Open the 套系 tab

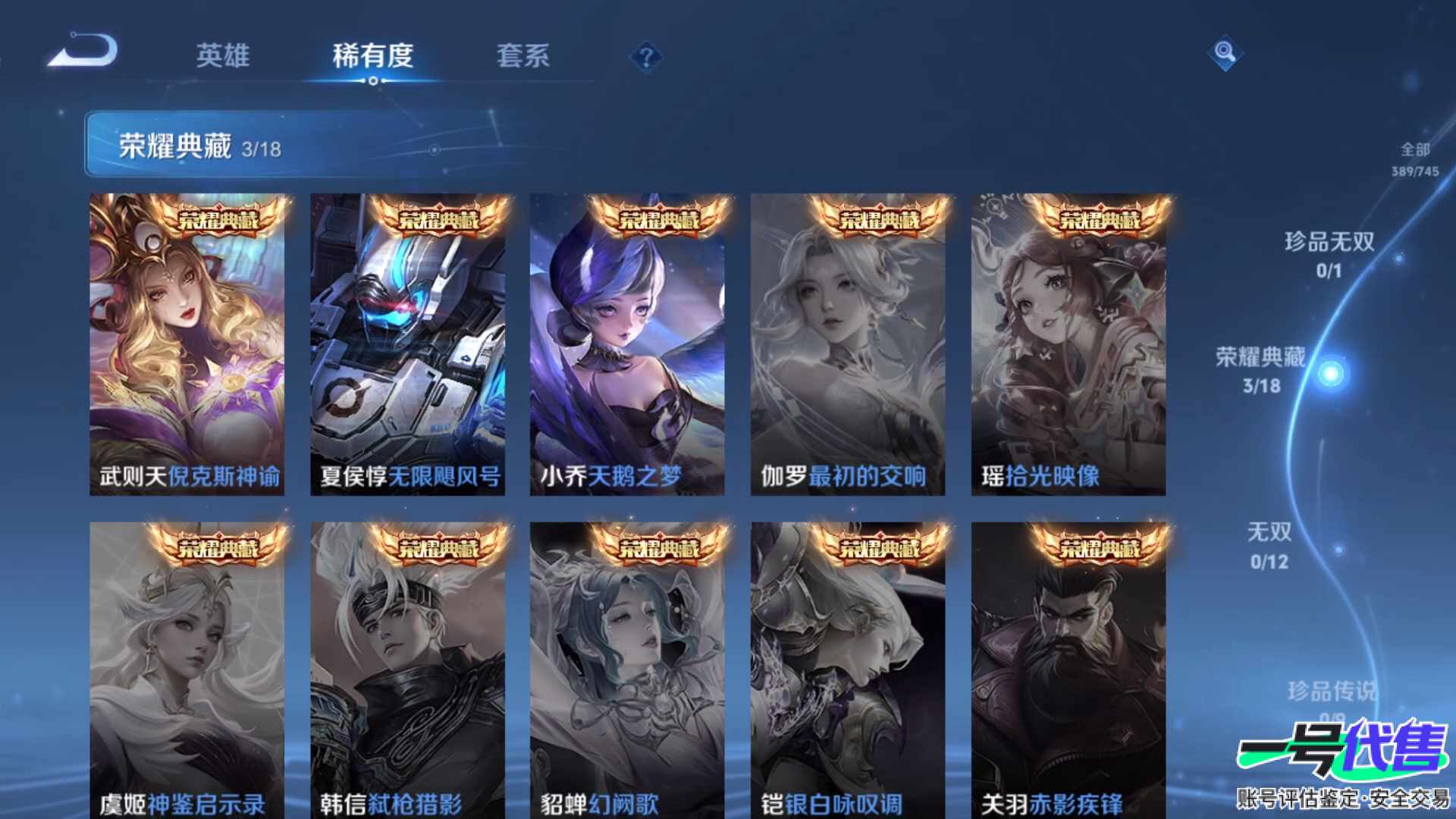tap(522, 55)
